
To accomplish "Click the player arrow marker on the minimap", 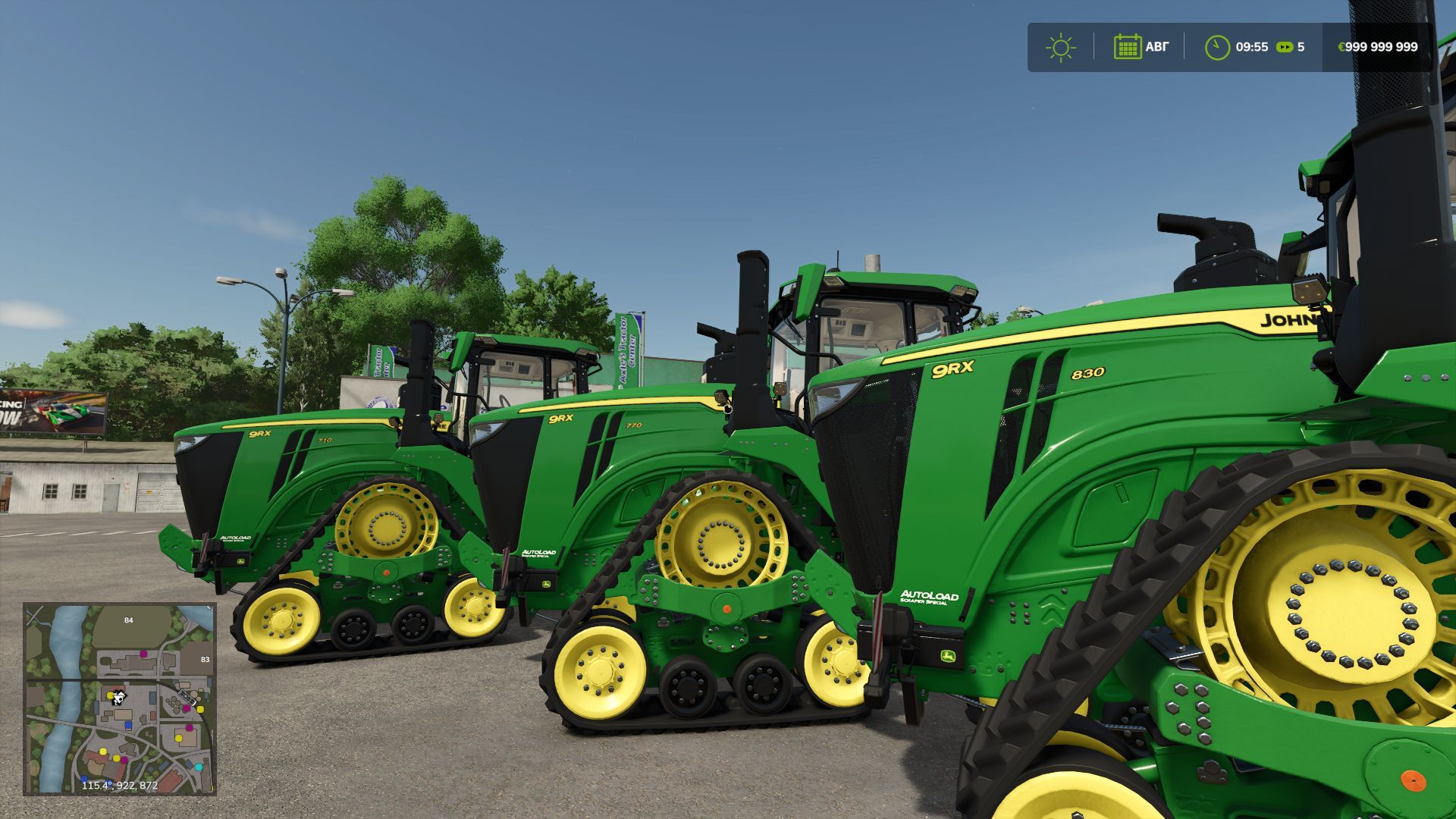I will [x=118, y=698].
